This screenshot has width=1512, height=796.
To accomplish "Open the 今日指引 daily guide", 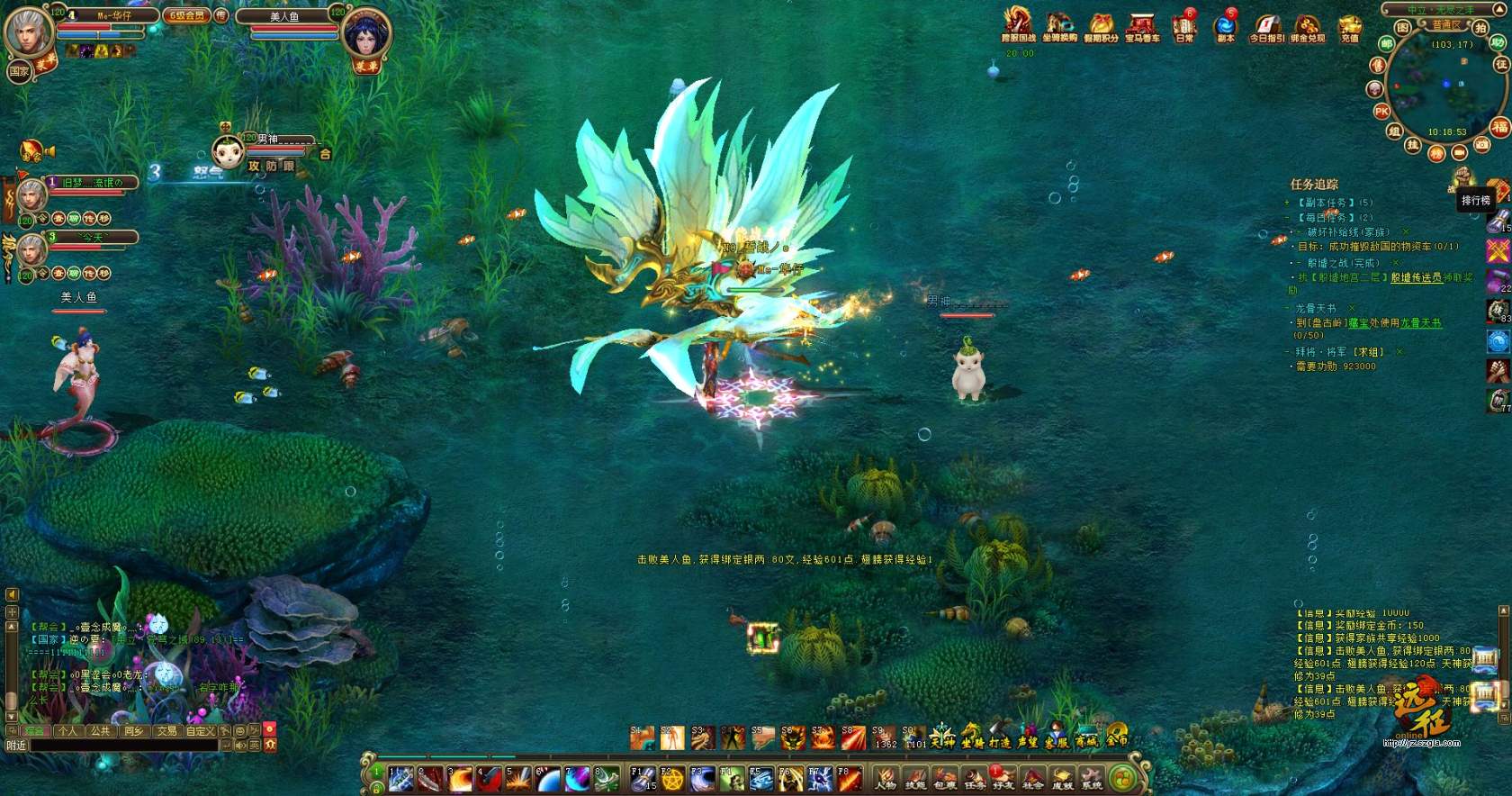I will [1266, 25].
